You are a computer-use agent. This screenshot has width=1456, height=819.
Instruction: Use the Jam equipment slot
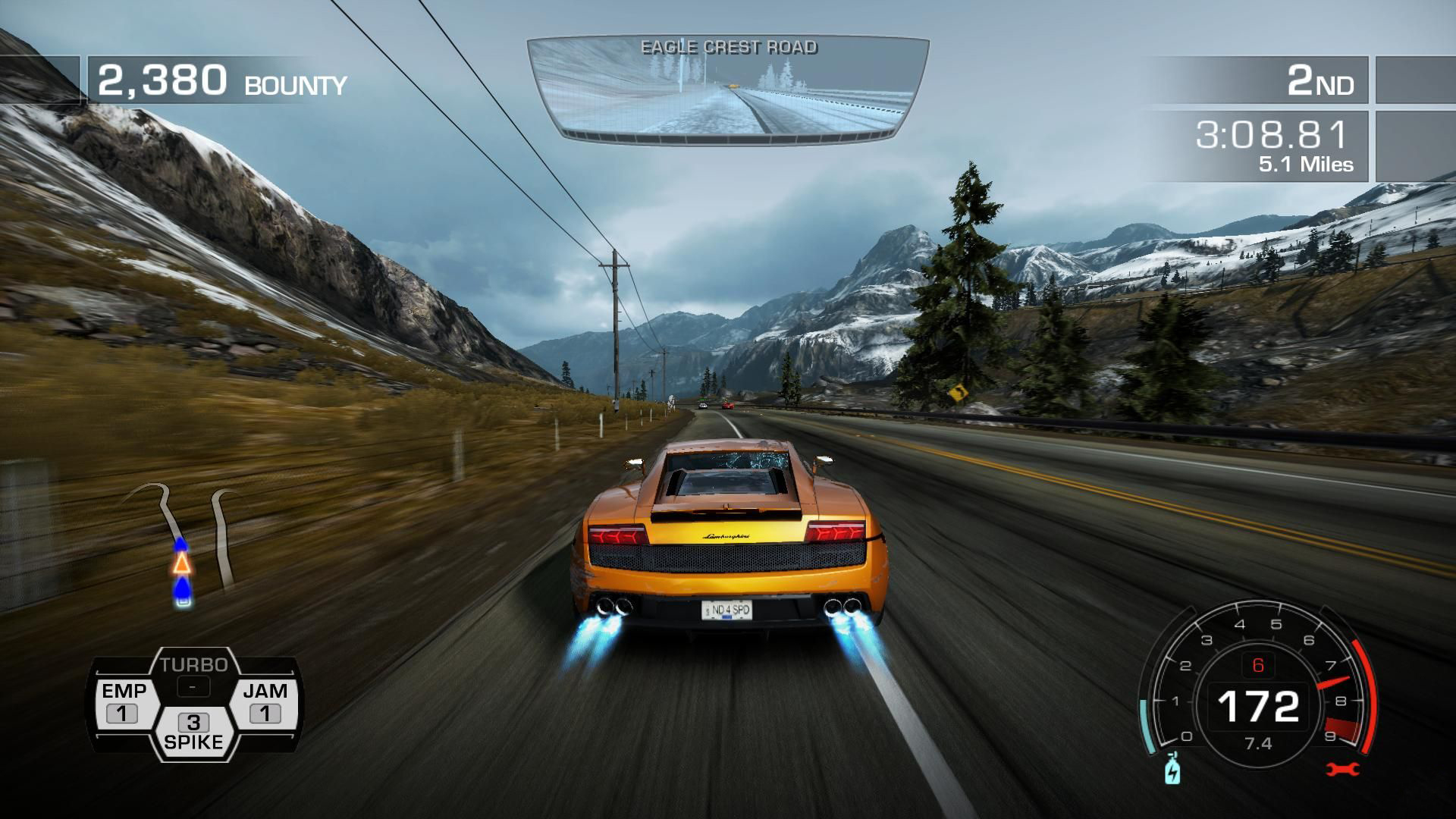point(265,702)
